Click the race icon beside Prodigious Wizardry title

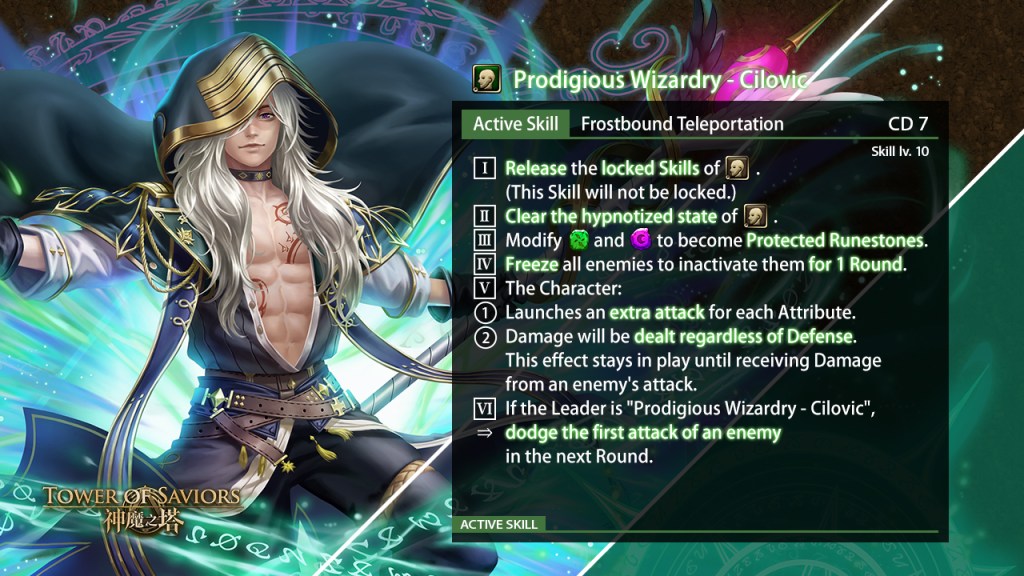[486, 80]
